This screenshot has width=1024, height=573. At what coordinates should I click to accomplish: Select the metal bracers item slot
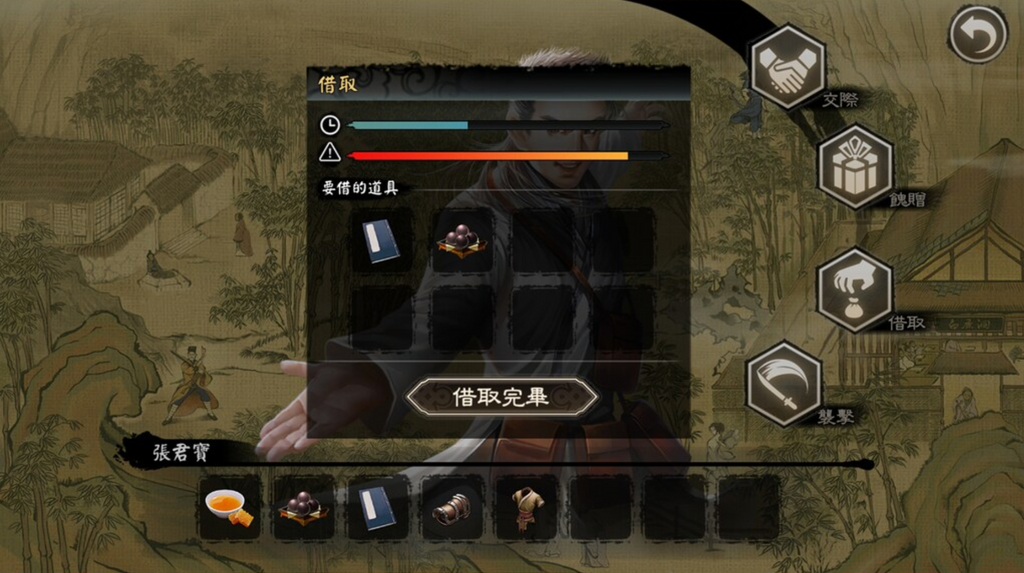click(x=452, y=507)
